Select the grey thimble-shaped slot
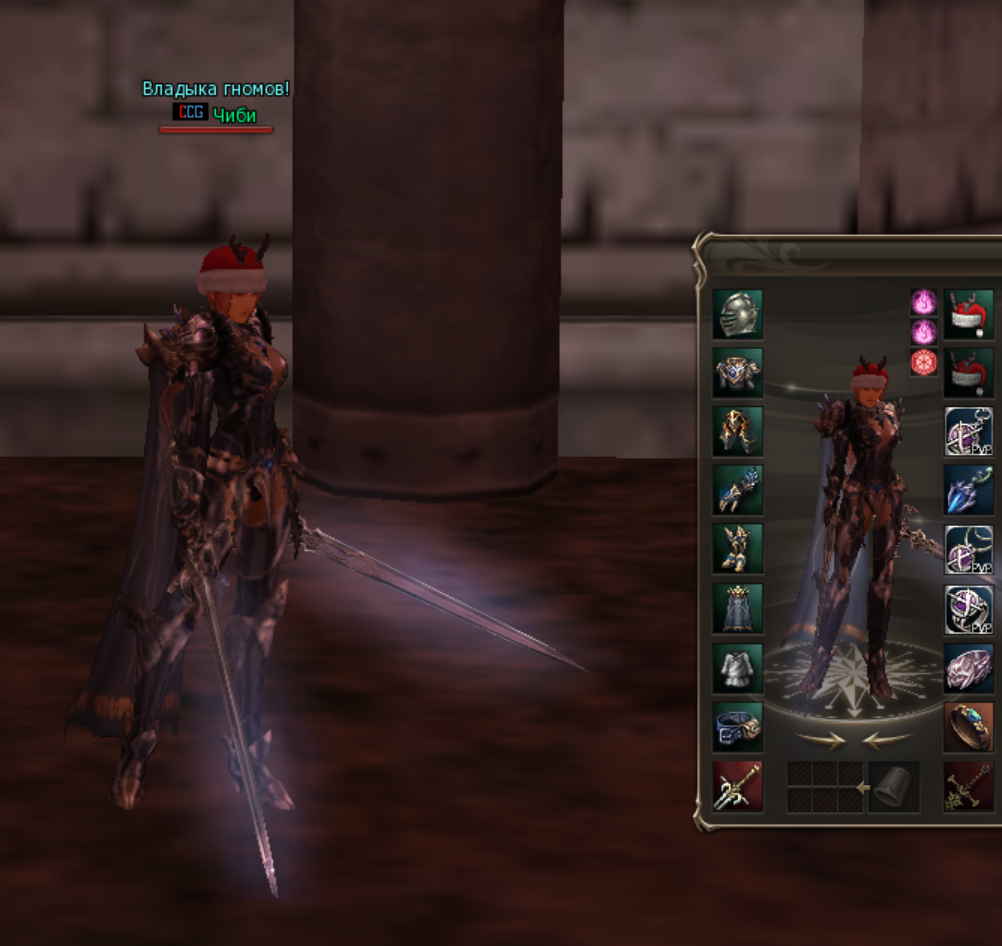The height and width of the screenshot is (946, 1002). 893,786
